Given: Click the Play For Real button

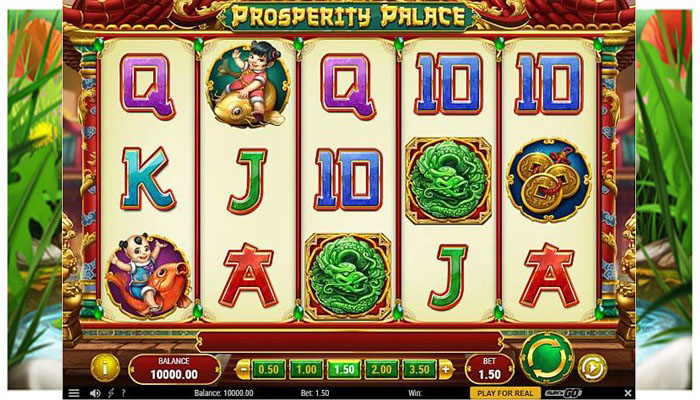Looking at the screenshot, I should tap(505, 393).
